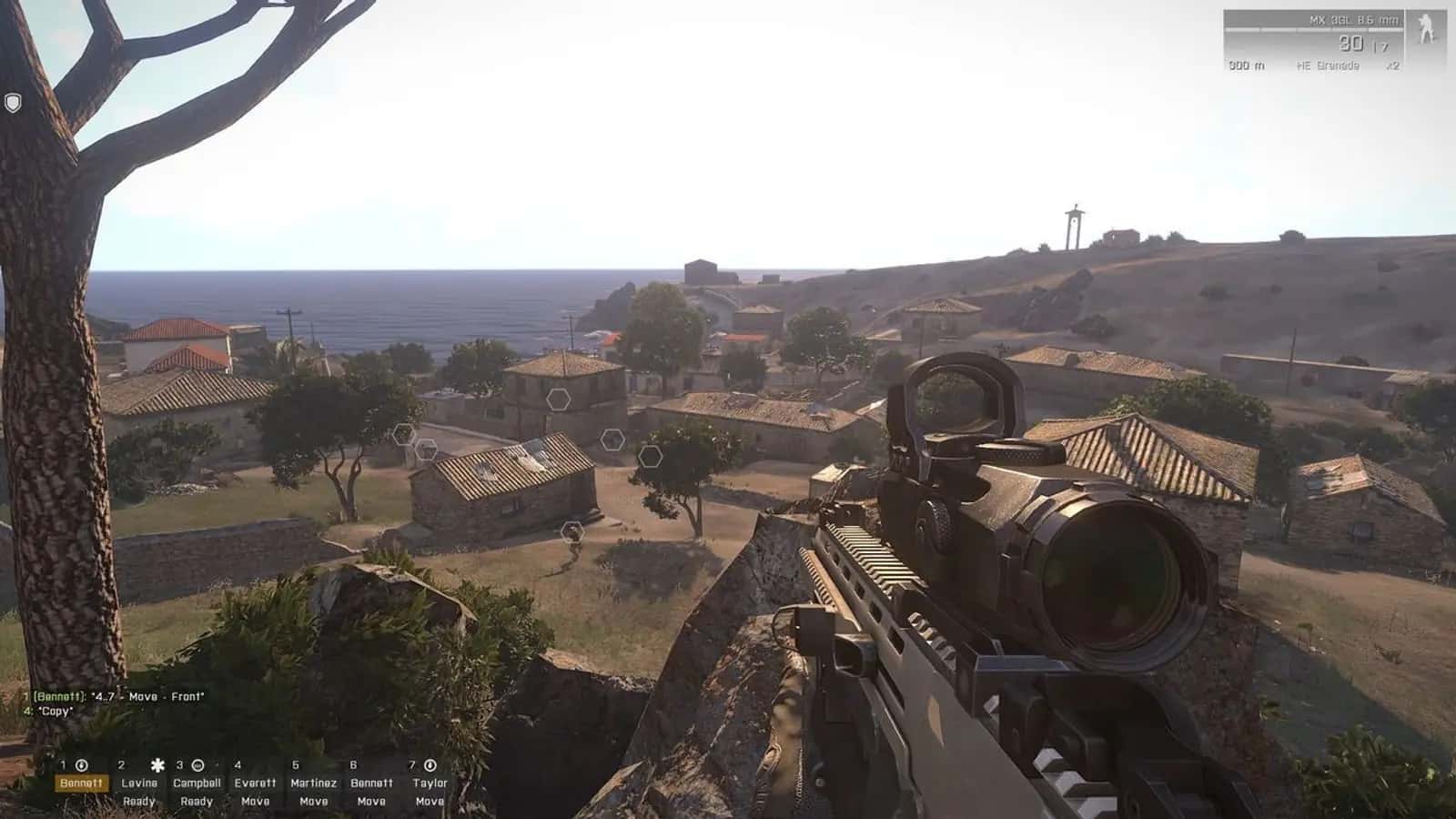The image size is (1456, 819).
Task: Click the MX 3GL 6.5 mm weapon label
Action: [x=1354, y=20]
